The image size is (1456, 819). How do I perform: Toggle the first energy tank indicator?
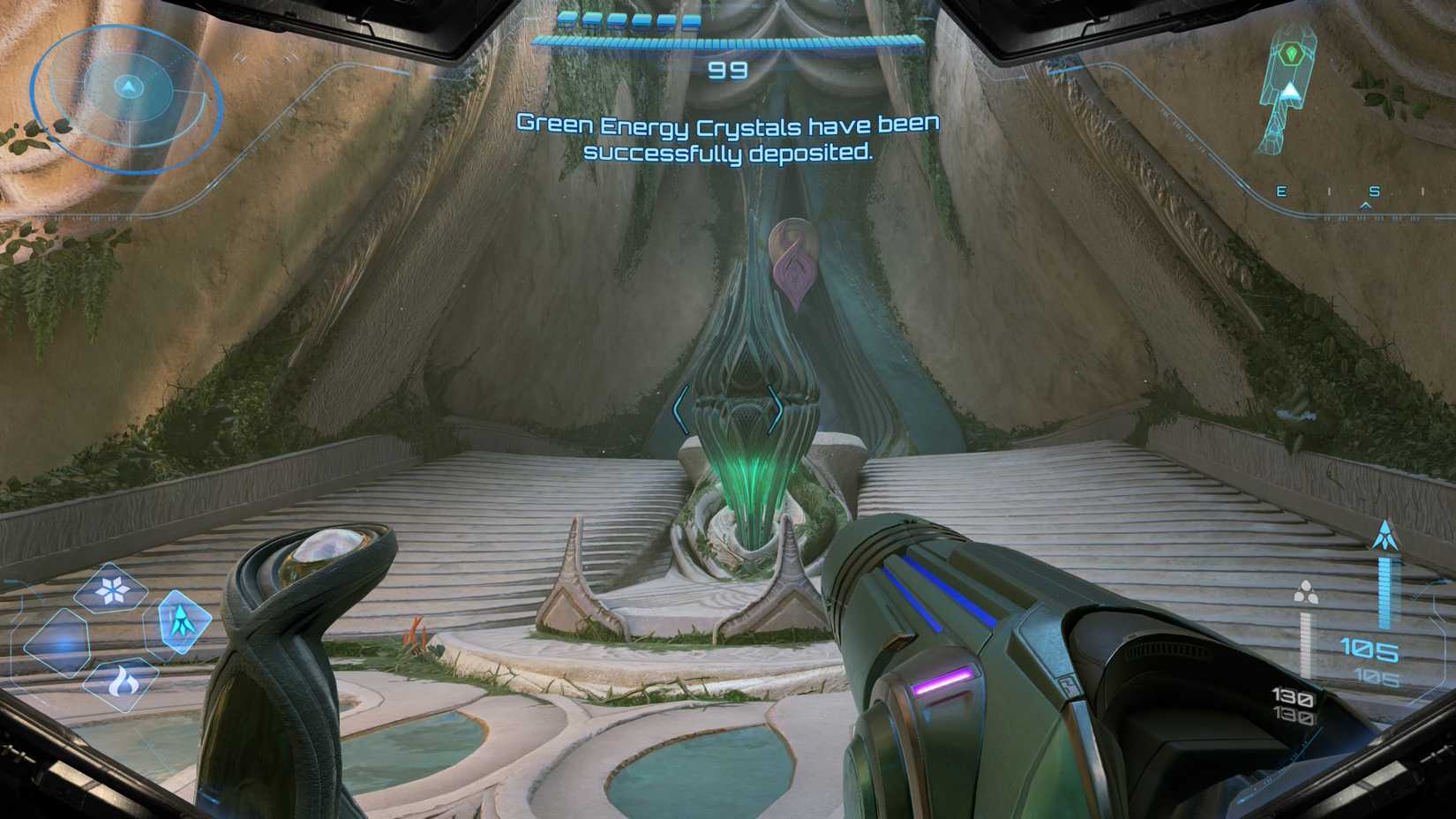click(567, 23)
